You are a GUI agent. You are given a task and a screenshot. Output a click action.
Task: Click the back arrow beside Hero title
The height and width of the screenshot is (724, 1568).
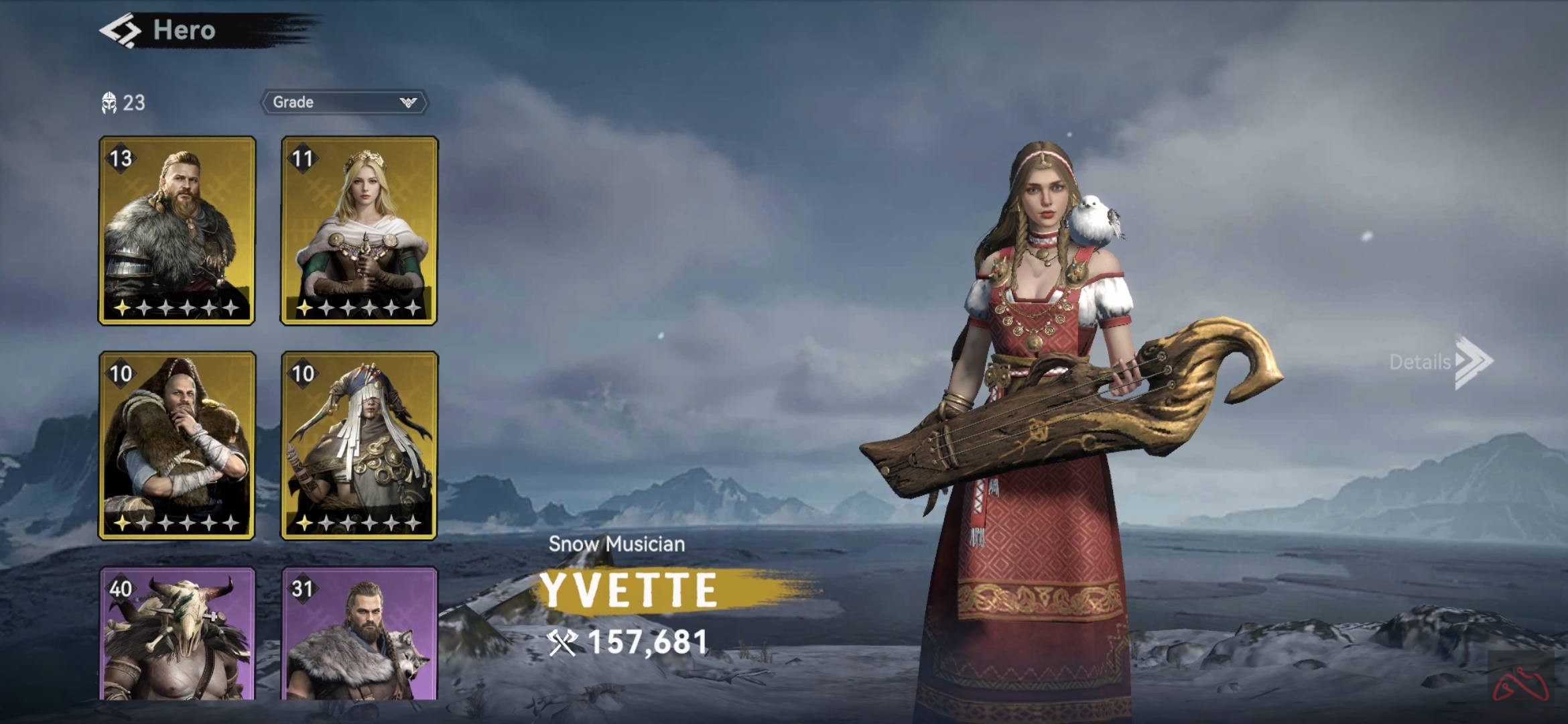pos(119,29)
